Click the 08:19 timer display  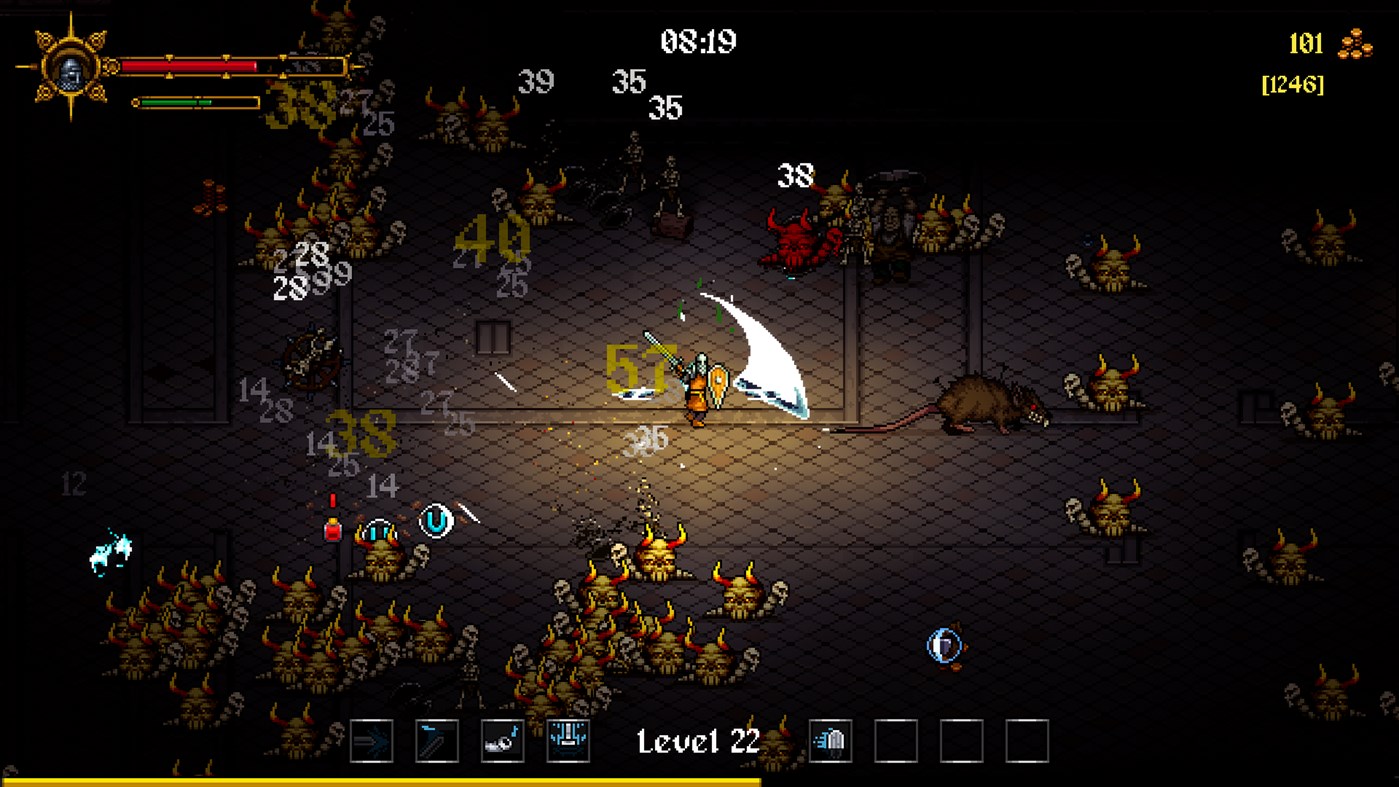(x=700, y=42)
